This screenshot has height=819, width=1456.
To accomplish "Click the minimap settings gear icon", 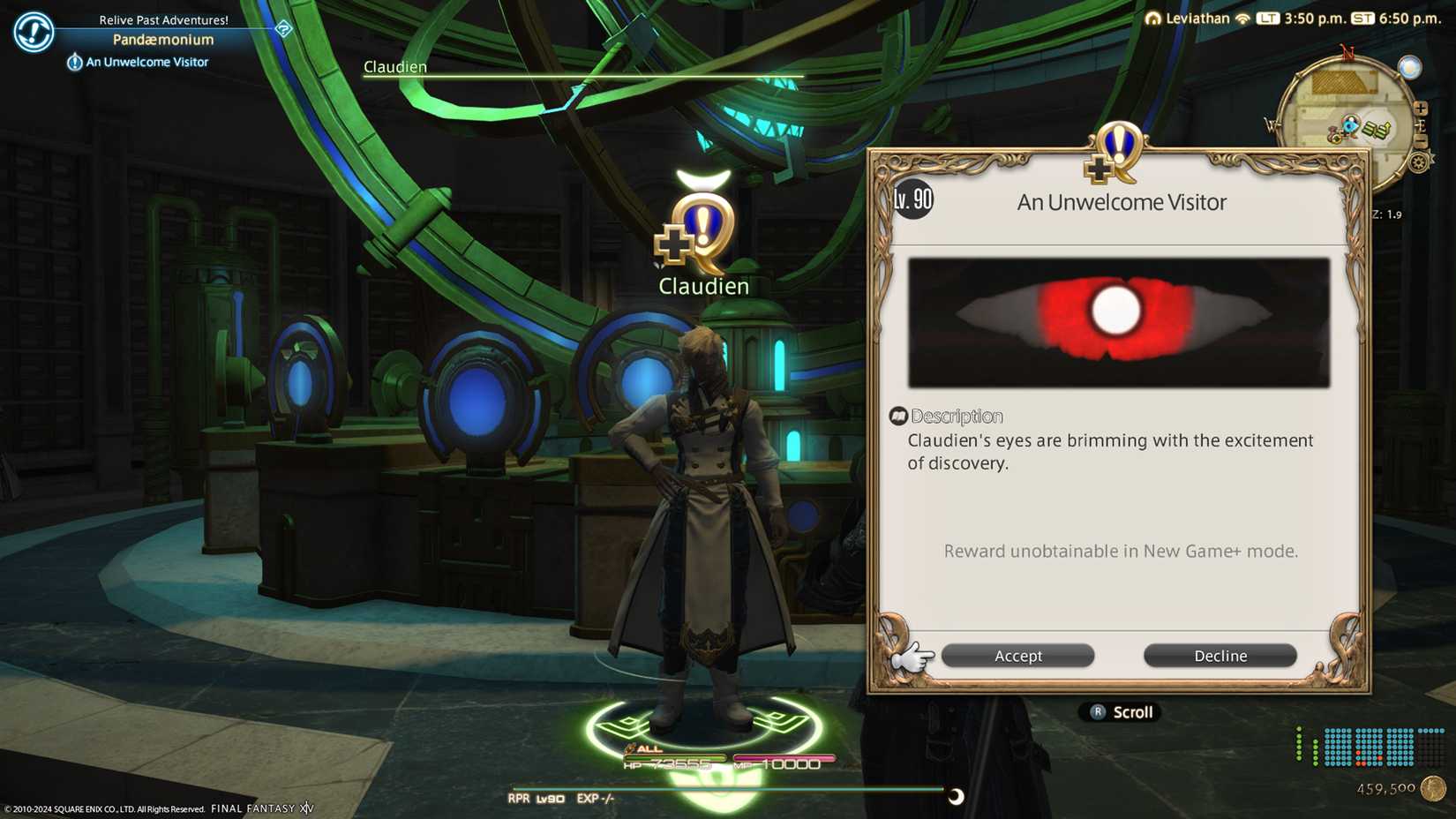I will [x=1419, y=162].
